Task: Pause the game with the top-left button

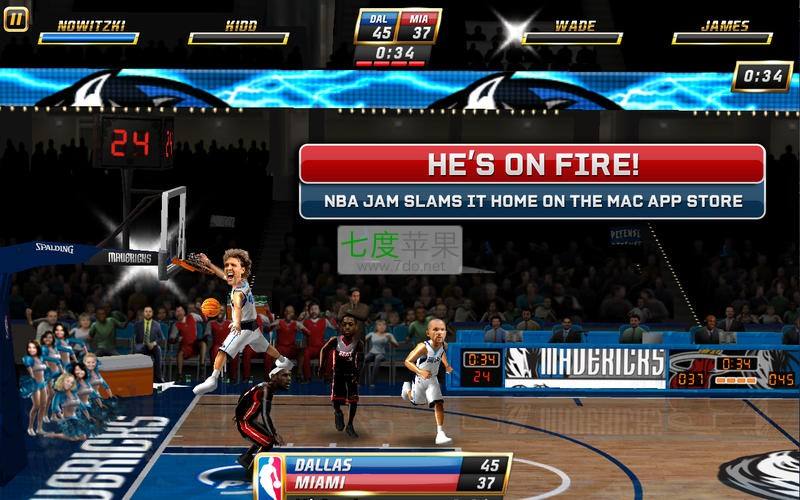Action: click(16, 20)
